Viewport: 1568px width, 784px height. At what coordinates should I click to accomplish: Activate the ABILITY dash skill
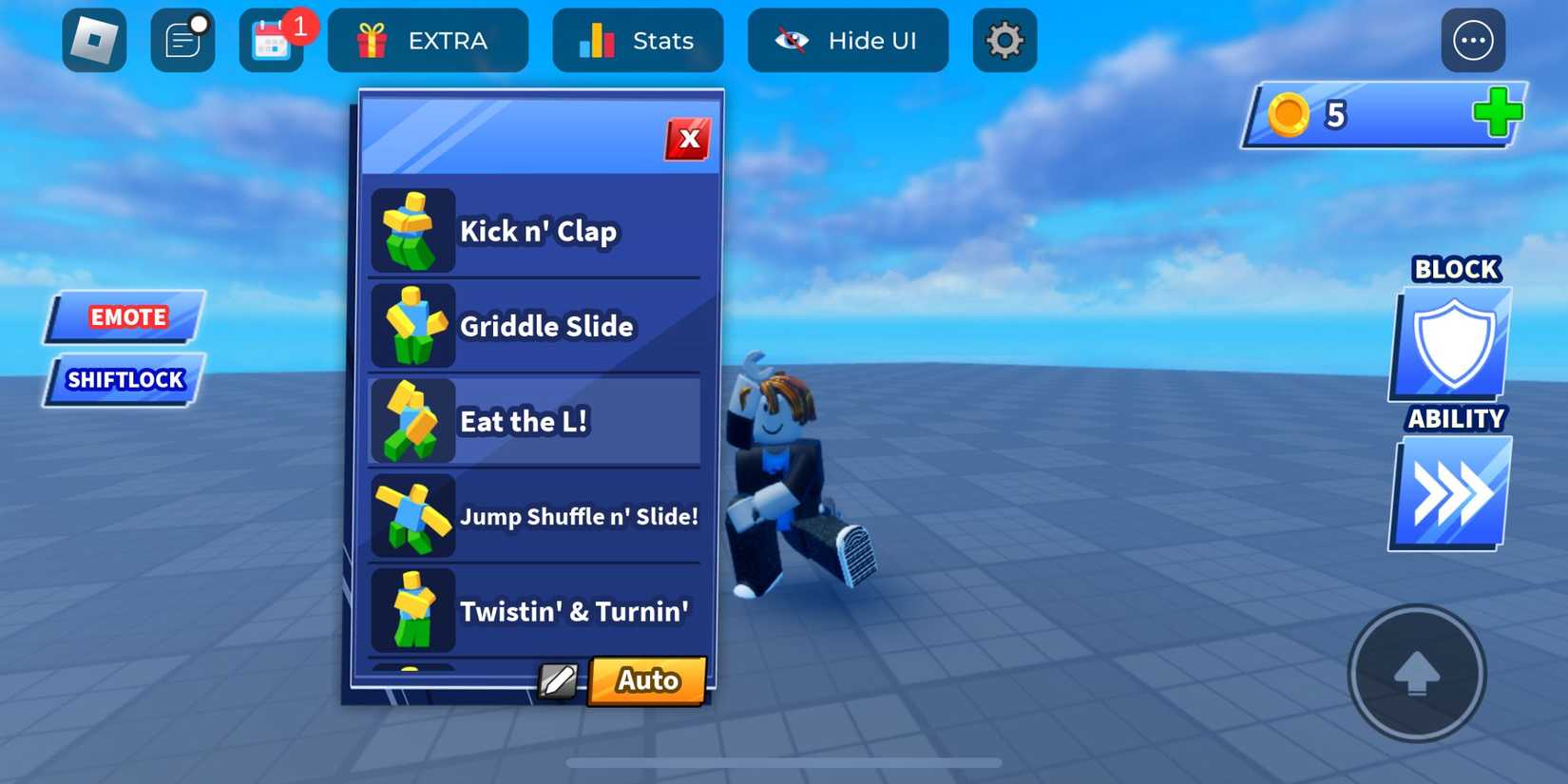click(x=1451, y=492)
